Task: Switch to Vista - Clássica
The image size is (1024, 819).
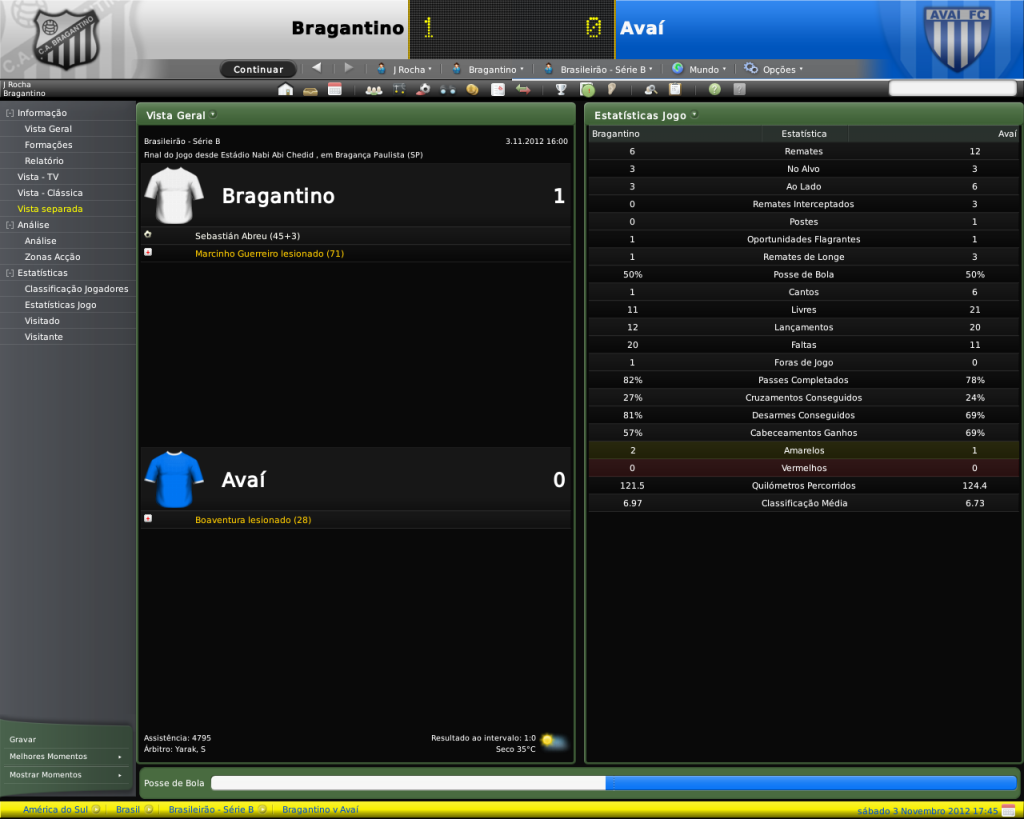Action: coord(50,193)
